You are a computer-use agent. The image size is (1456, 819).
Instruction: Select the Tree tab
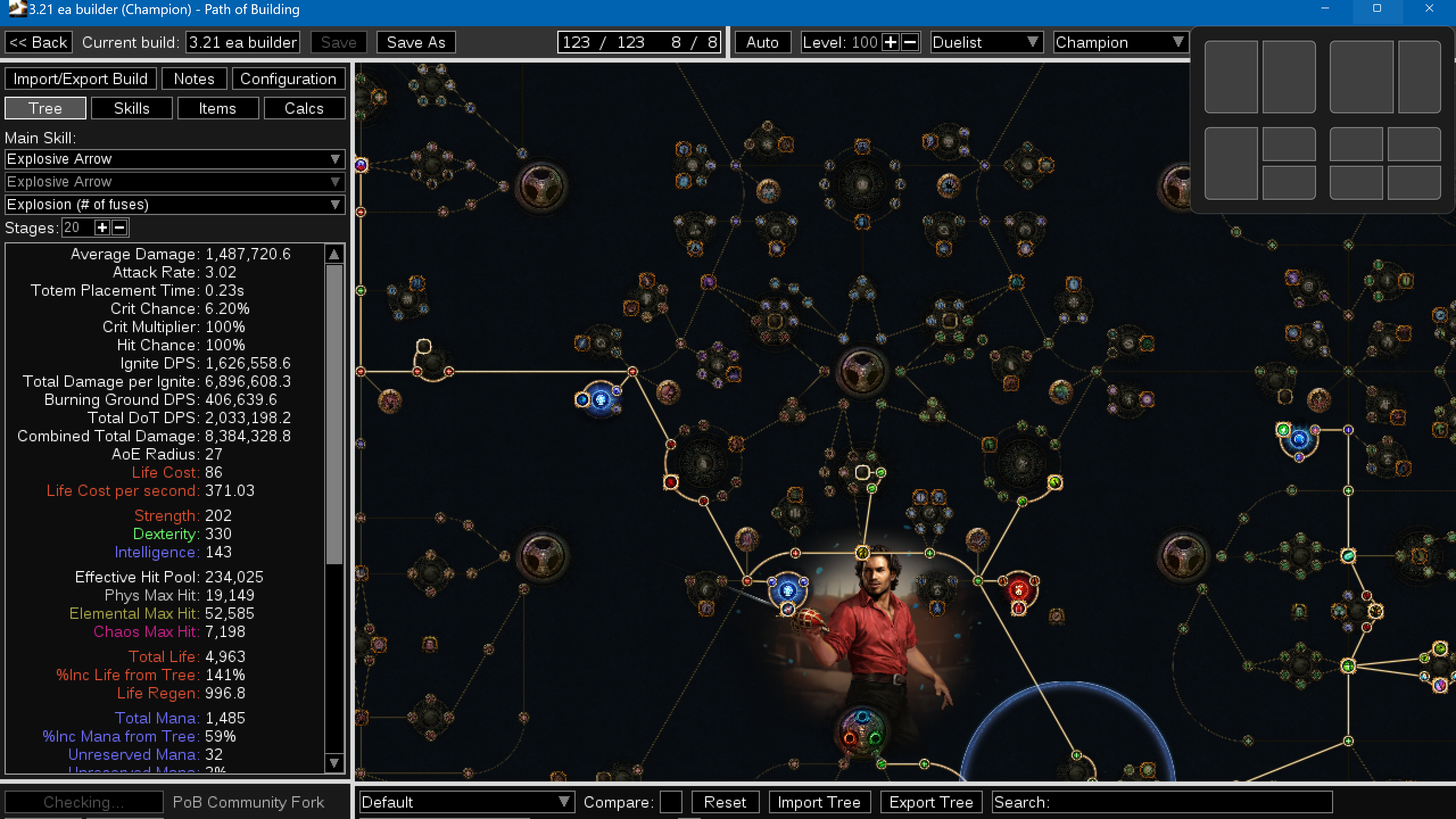pos(45,108)
